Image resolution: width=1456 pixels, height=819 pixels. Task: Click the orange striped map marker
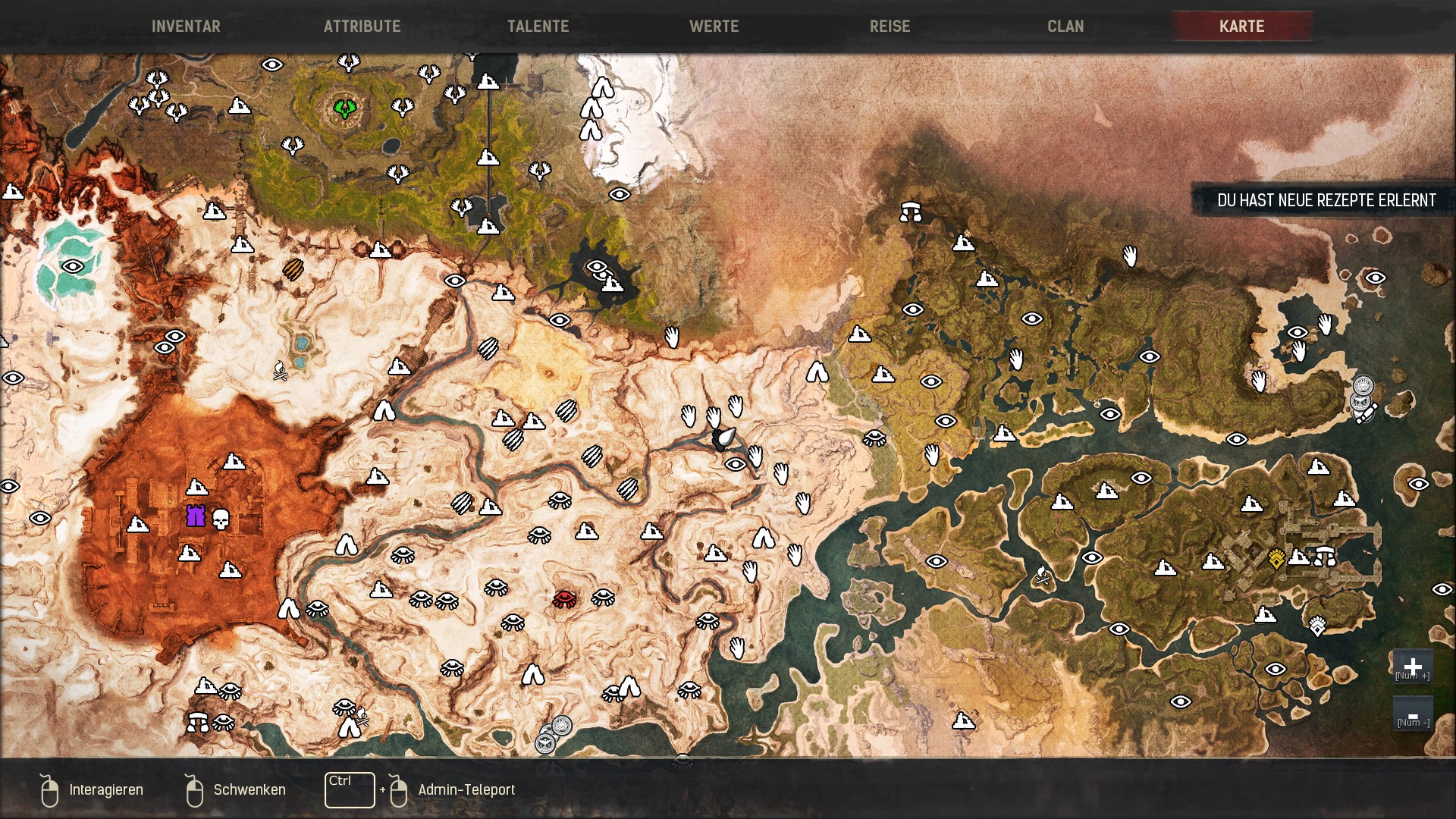coord(293,268)
